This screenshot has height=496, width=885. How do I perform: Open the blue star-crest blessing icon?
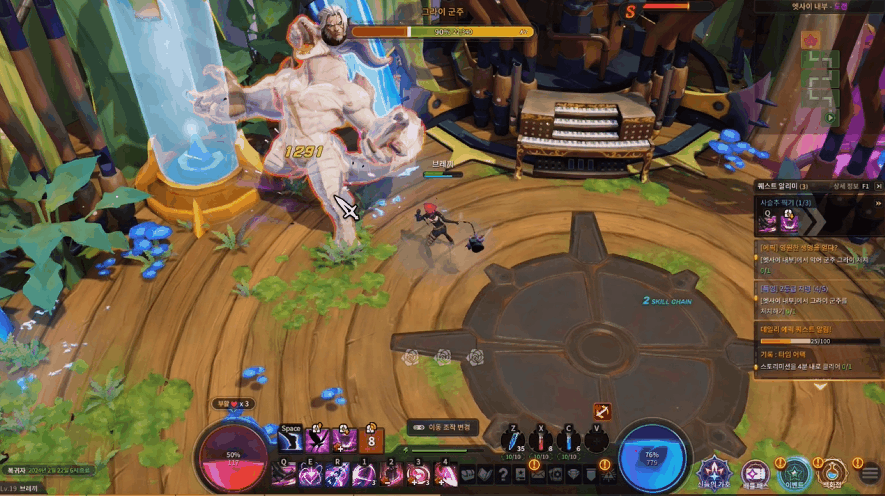point(714,470)
